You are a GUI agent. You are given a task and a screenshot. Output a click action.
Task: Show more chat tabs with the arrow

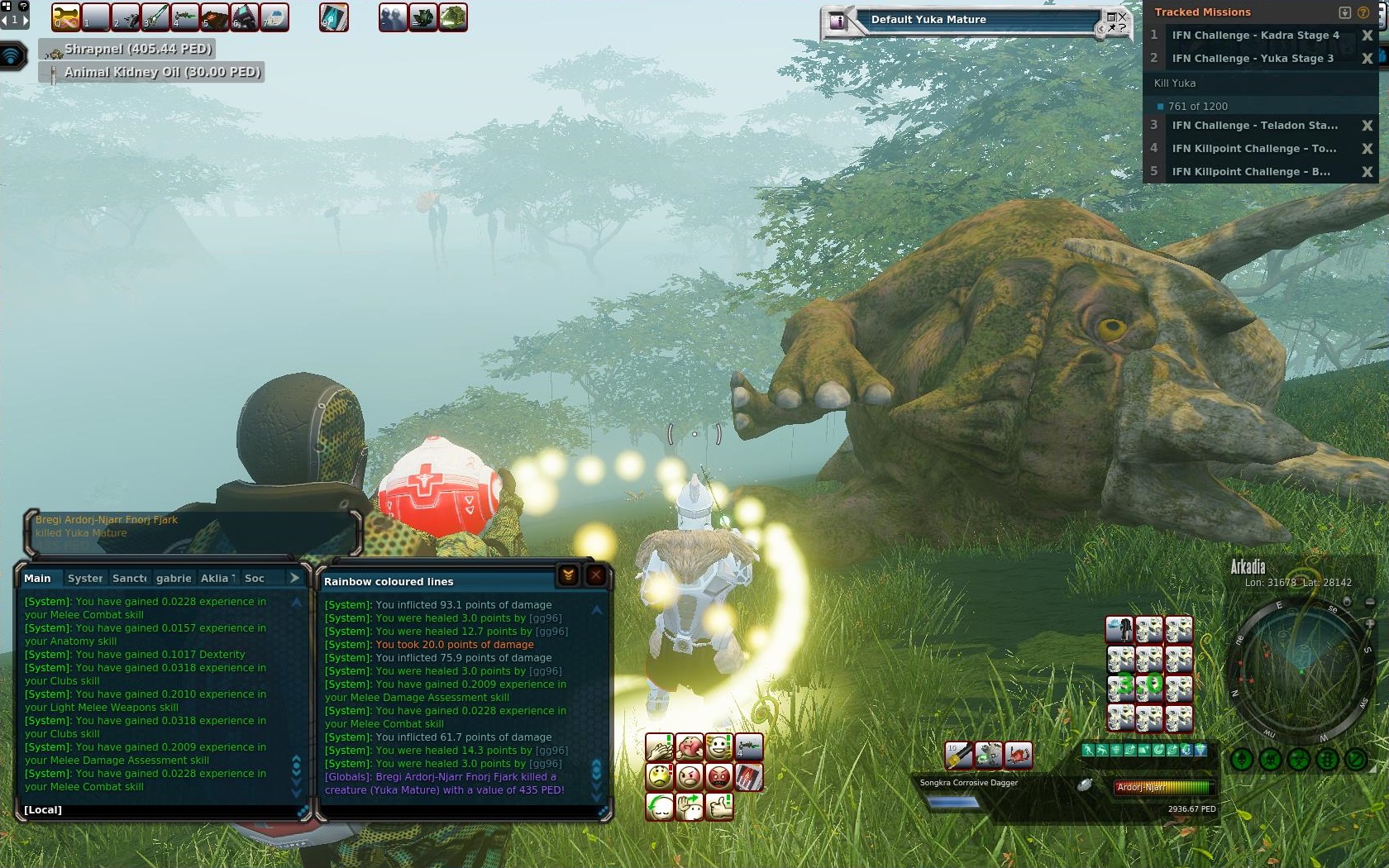tap(294, 578)
